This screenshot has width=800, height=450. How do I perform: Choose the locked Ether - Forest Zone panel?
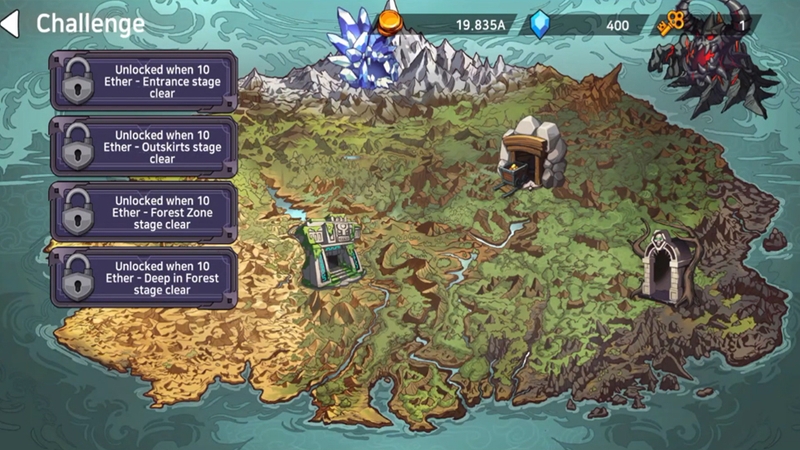[143, 211]
